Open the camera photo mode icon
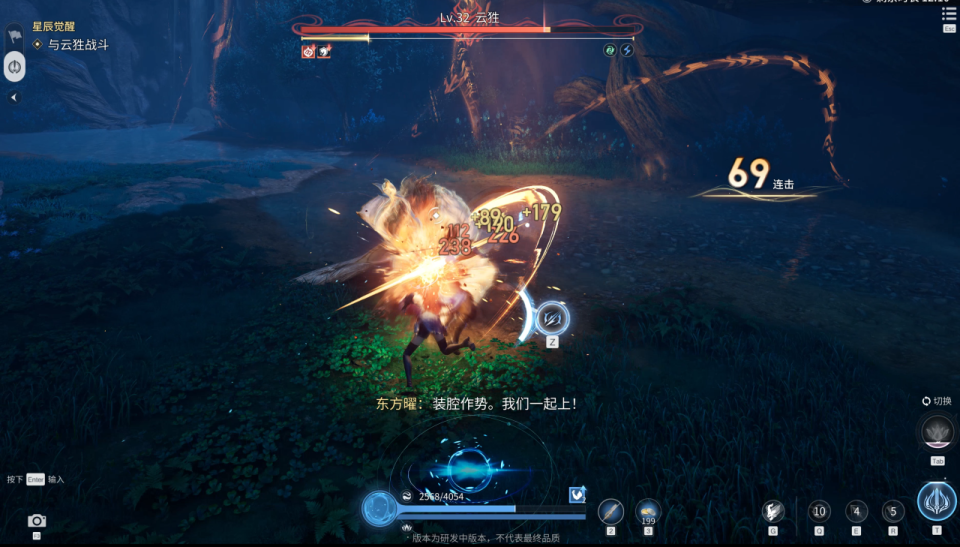Screen dimensions: 960x547 click(x=37, y=521)
